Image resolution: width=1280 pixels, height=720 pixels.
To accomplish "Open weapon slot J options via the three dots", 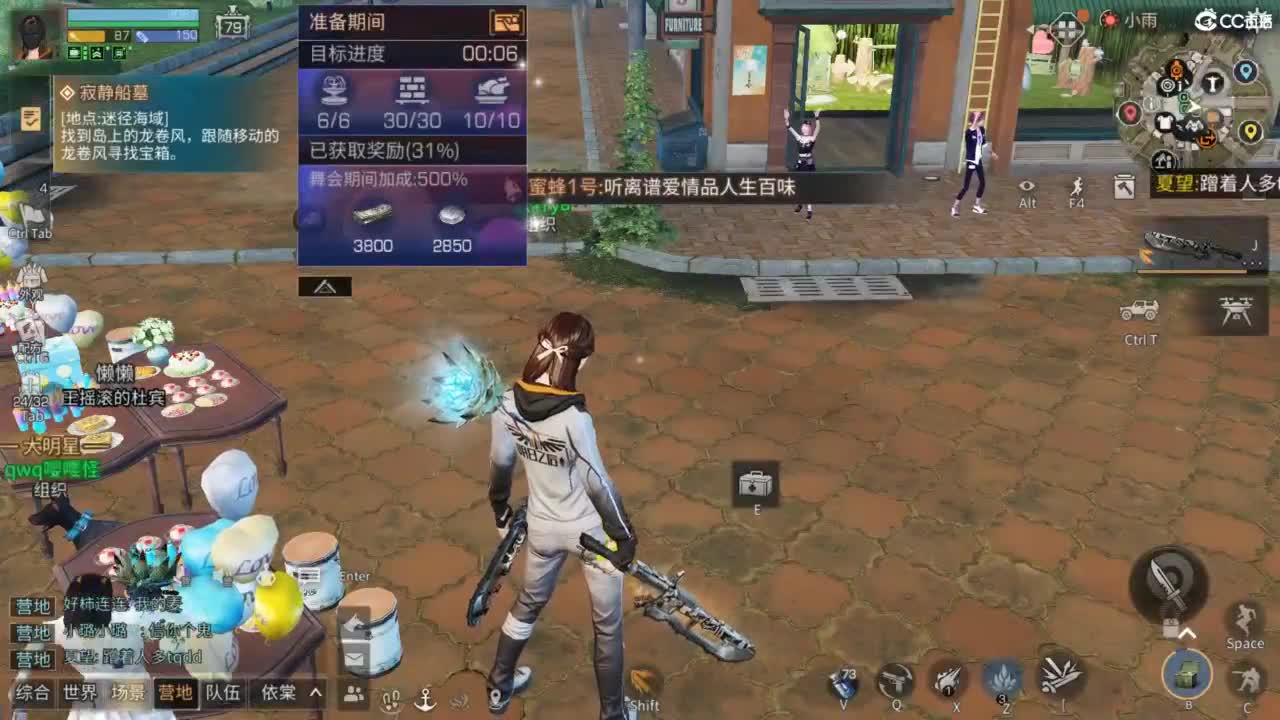I will [1251, 262].
